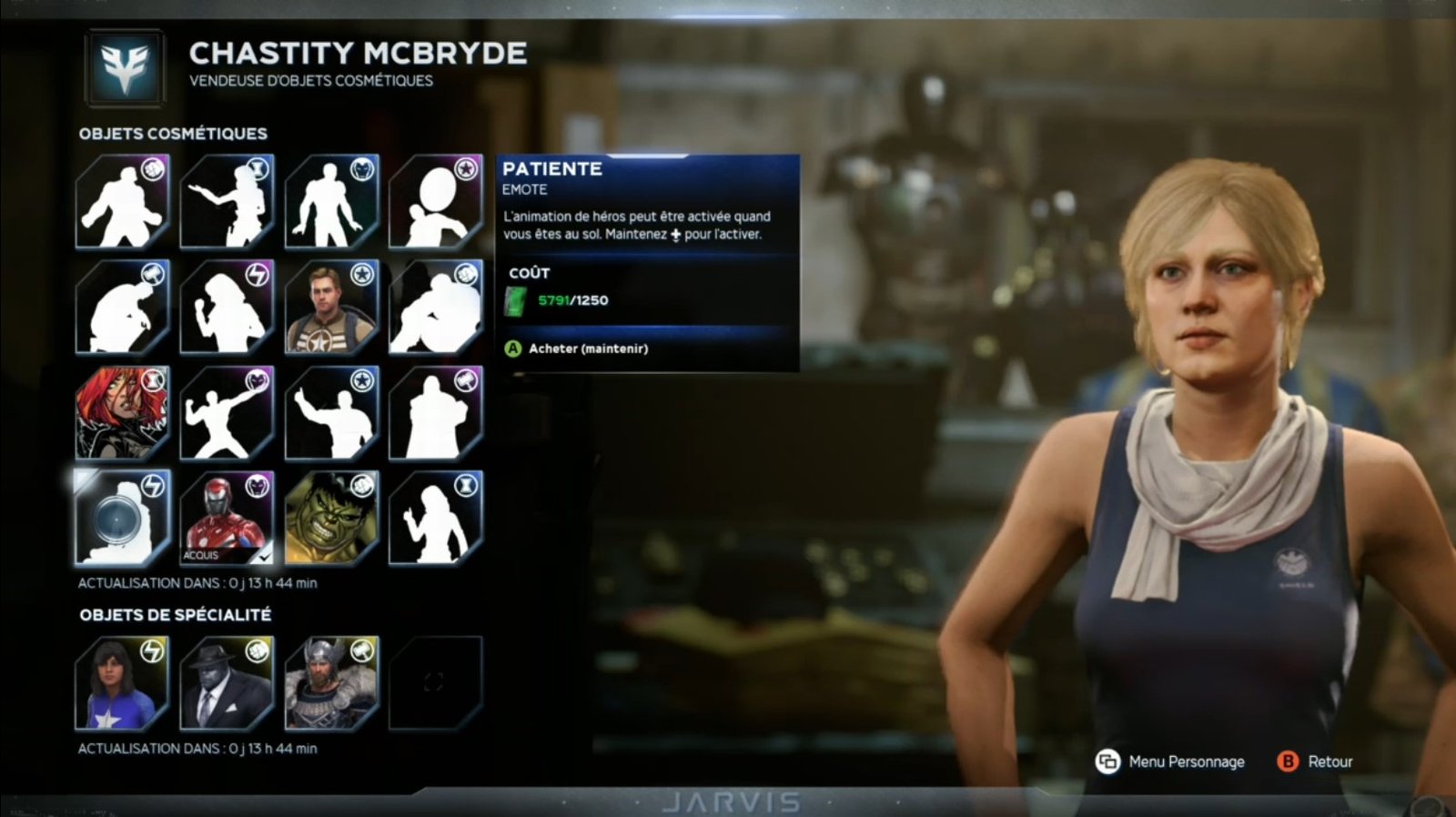This screenshot has width=1456, height=817.
Task: Pick the Iron Man standing emote silhouette
Action: coord(330,202)
